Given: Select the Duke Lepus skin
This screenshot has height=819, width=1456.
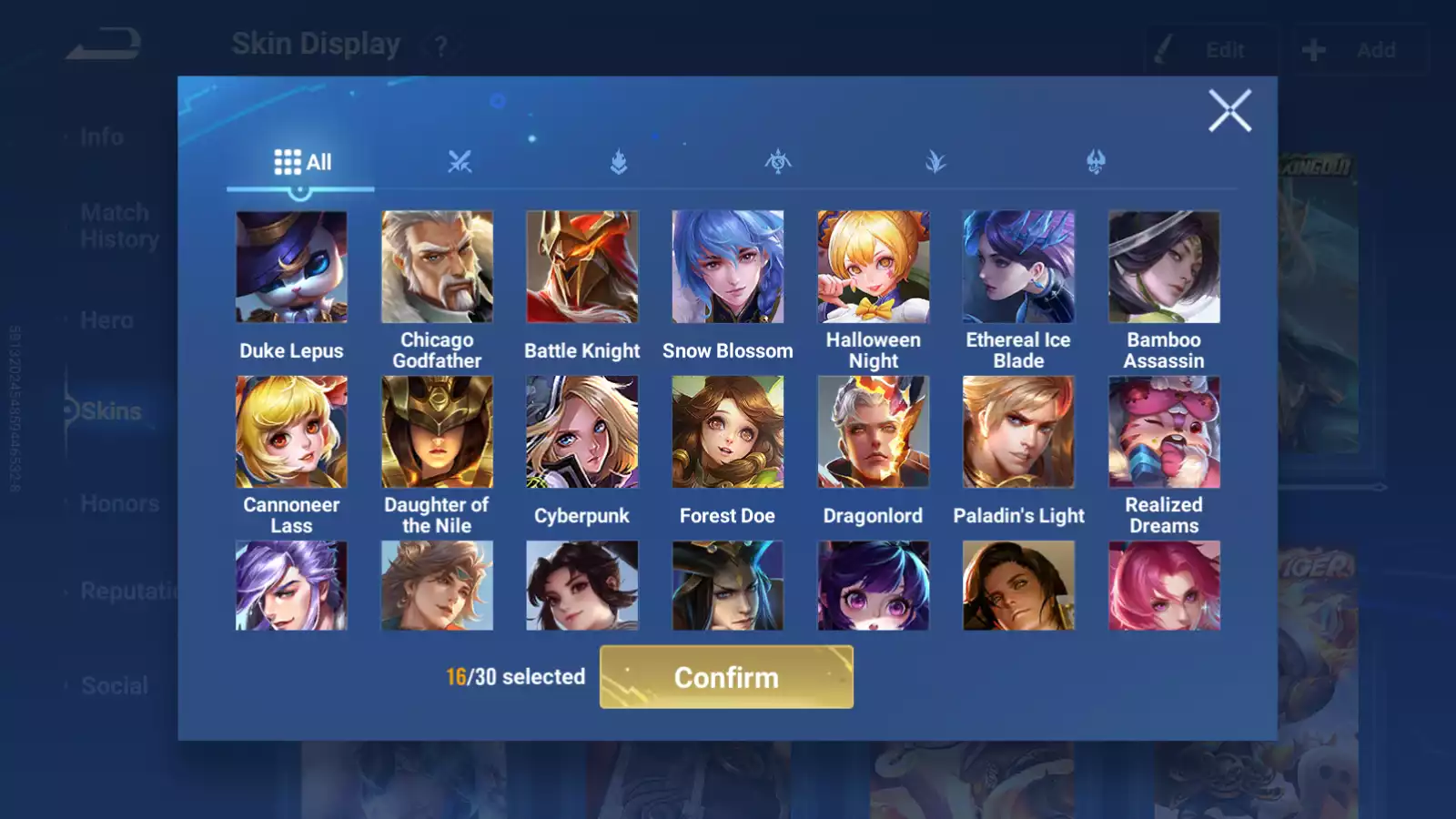Looking at the screenshot, I should tap(291, 268).
